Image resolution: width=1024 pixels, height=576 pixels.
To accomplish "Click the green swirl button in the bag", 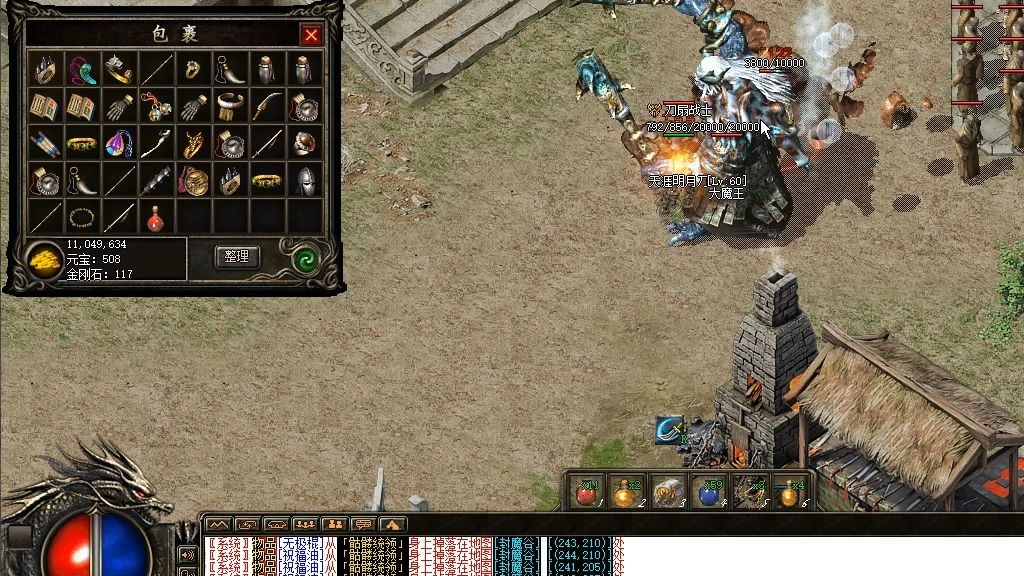I will pyautogui.click(x=306, y=258).
